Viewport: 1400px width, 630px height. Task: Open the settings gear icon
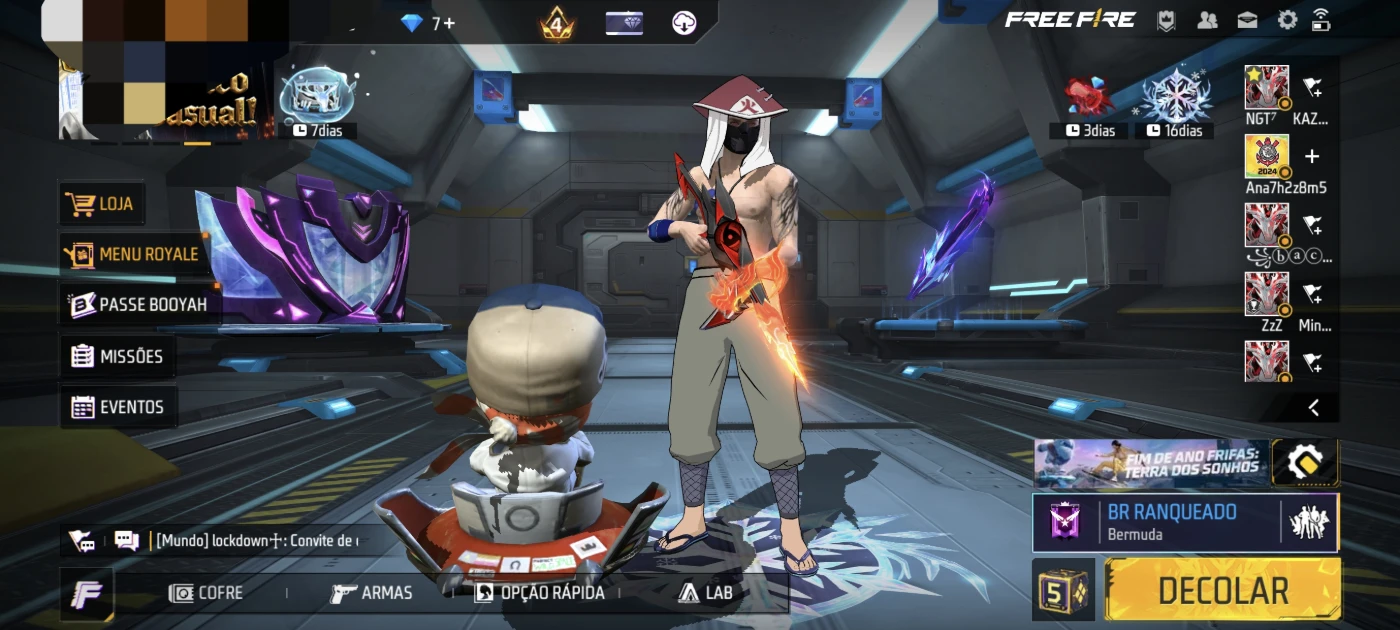(1288, 20)
